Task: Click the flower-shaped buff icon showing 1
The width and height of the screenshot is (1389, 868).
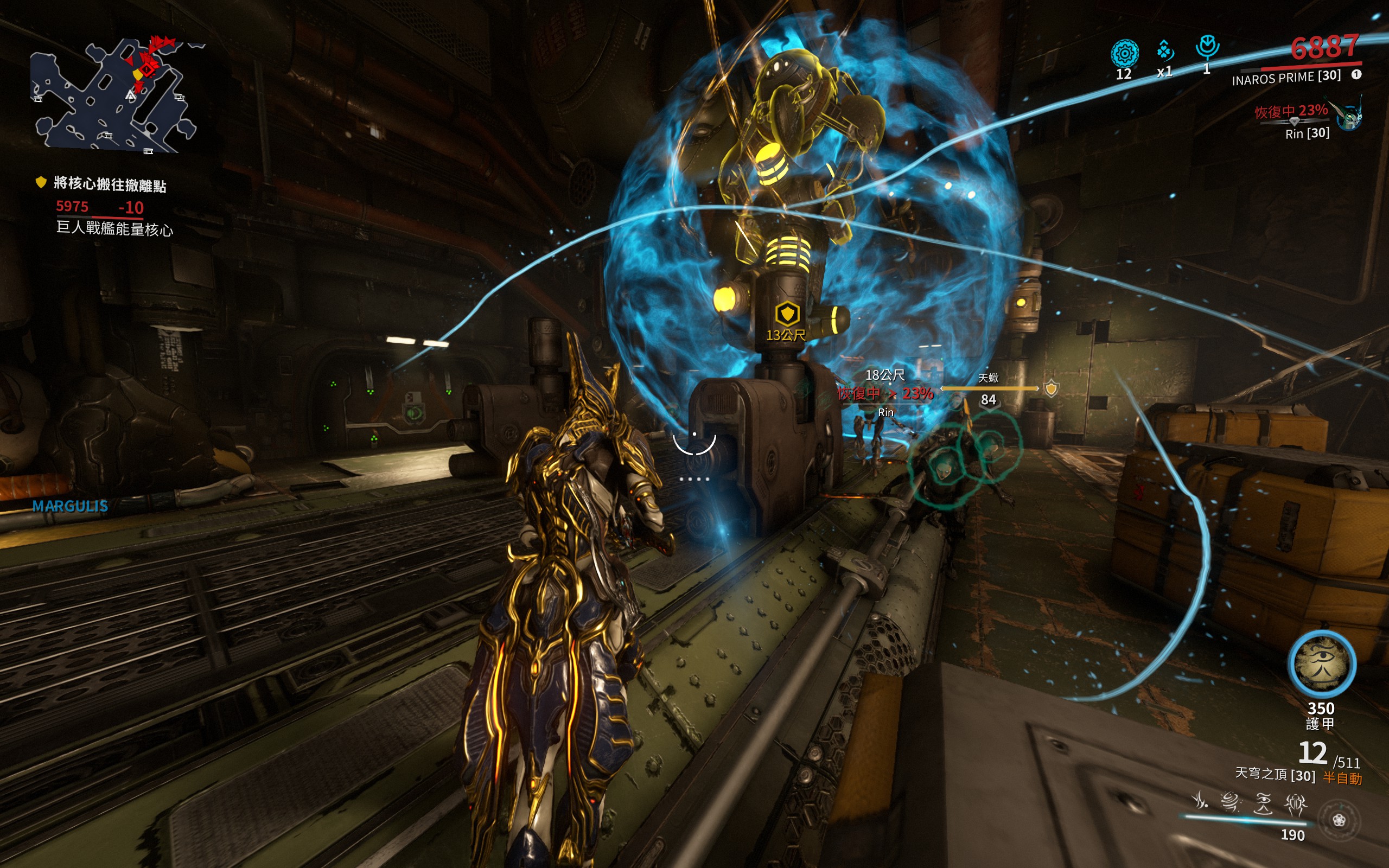Action: [x=1207, y=47]
